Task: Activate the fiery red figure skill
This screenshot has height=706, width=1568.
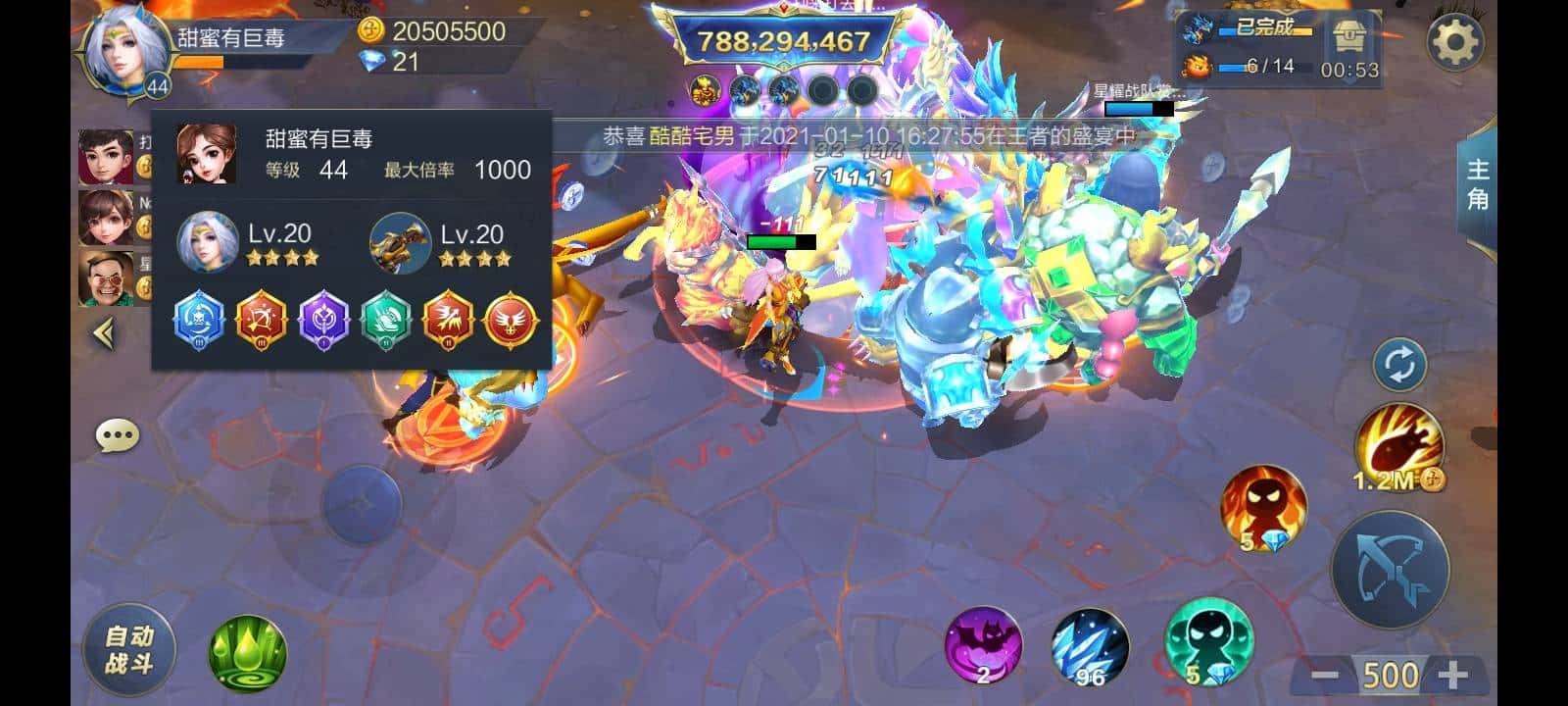Action: coord(1262,507)
